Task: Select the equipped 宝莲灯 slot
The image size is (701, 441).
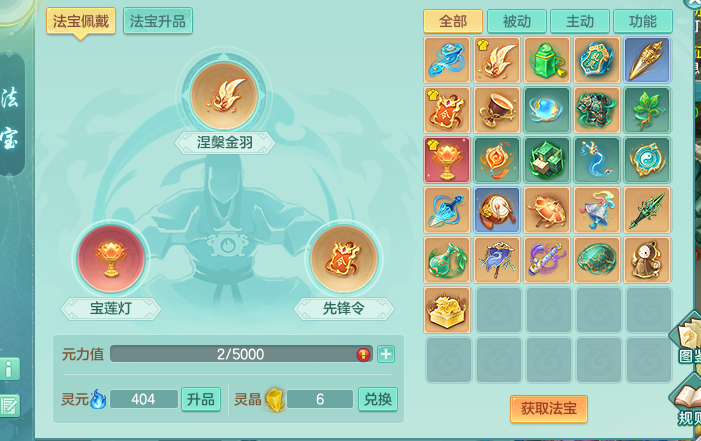Action: (111, 258)
